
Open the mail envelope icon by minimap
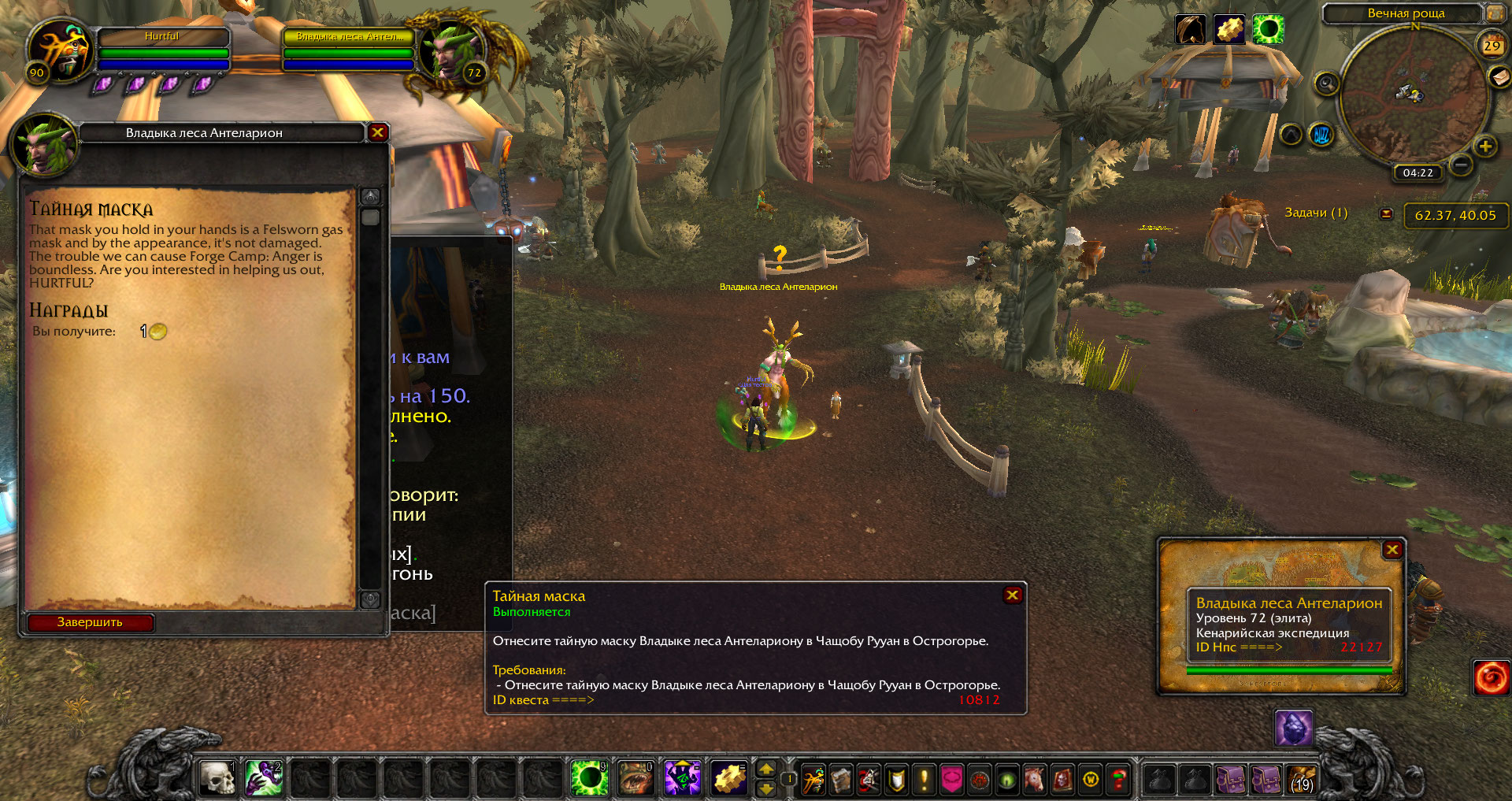tap(1499, 76)
